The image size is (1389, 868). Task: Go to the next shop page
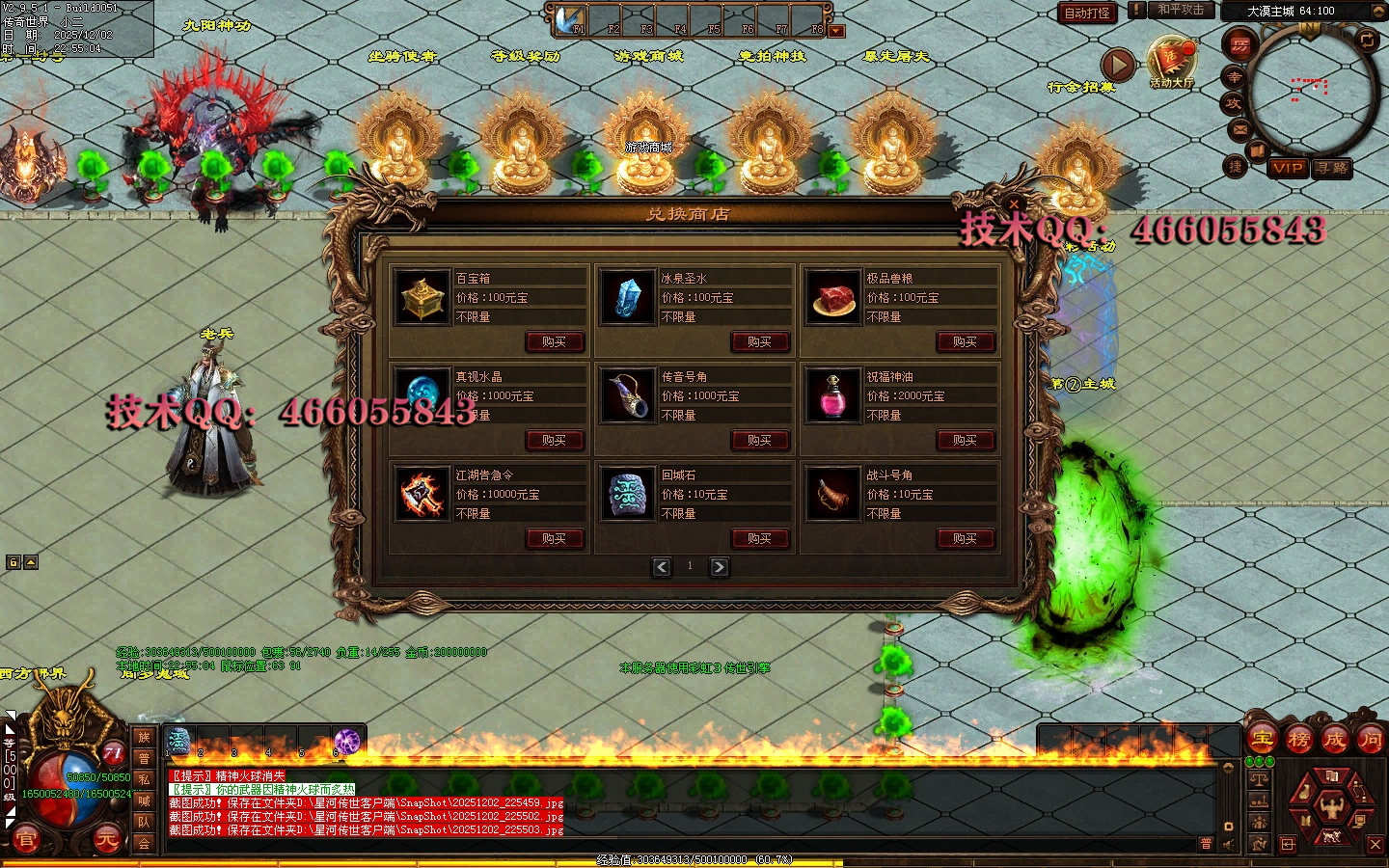[x=720, y=567]
